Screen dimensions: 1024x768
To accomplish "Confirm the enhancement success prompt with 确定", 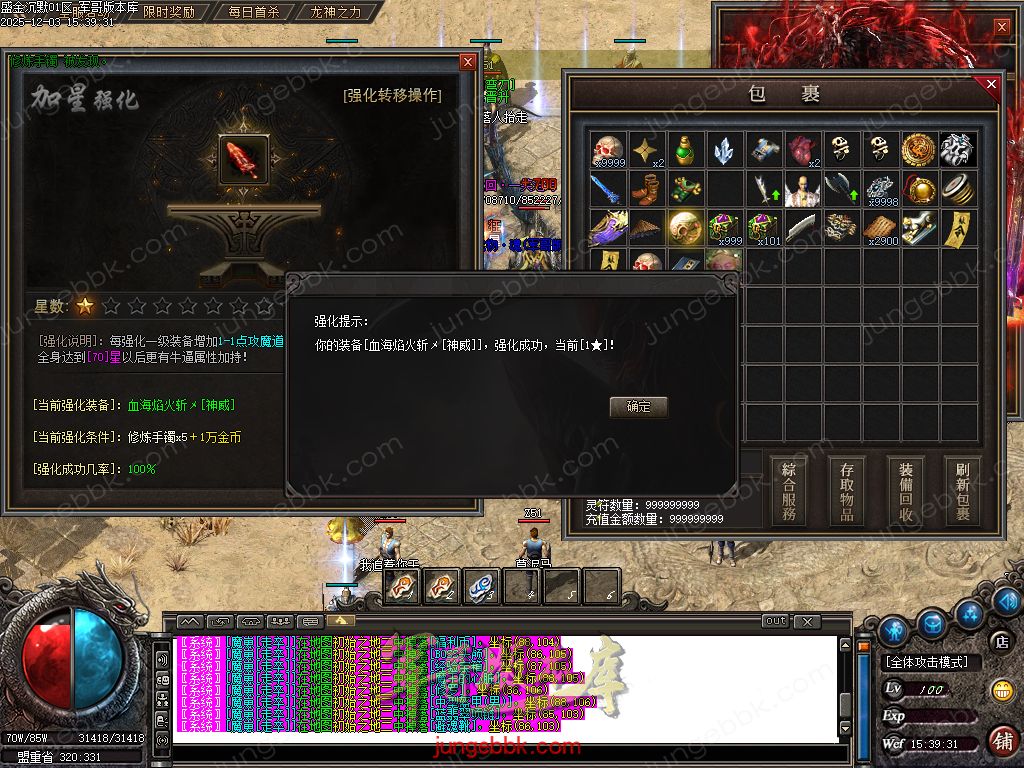I will point(638,407).
